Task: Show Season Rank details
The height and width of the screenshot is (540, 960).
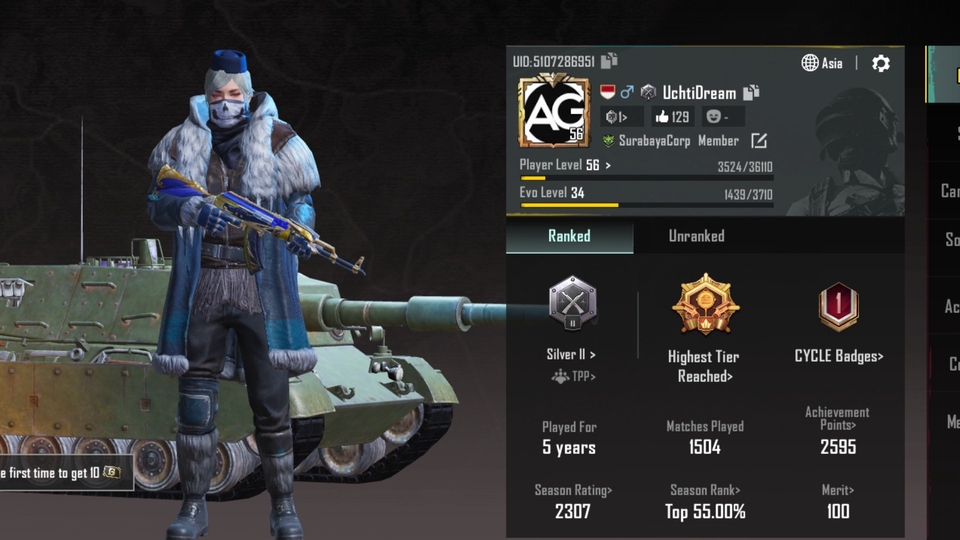Action: coord(705,490)
